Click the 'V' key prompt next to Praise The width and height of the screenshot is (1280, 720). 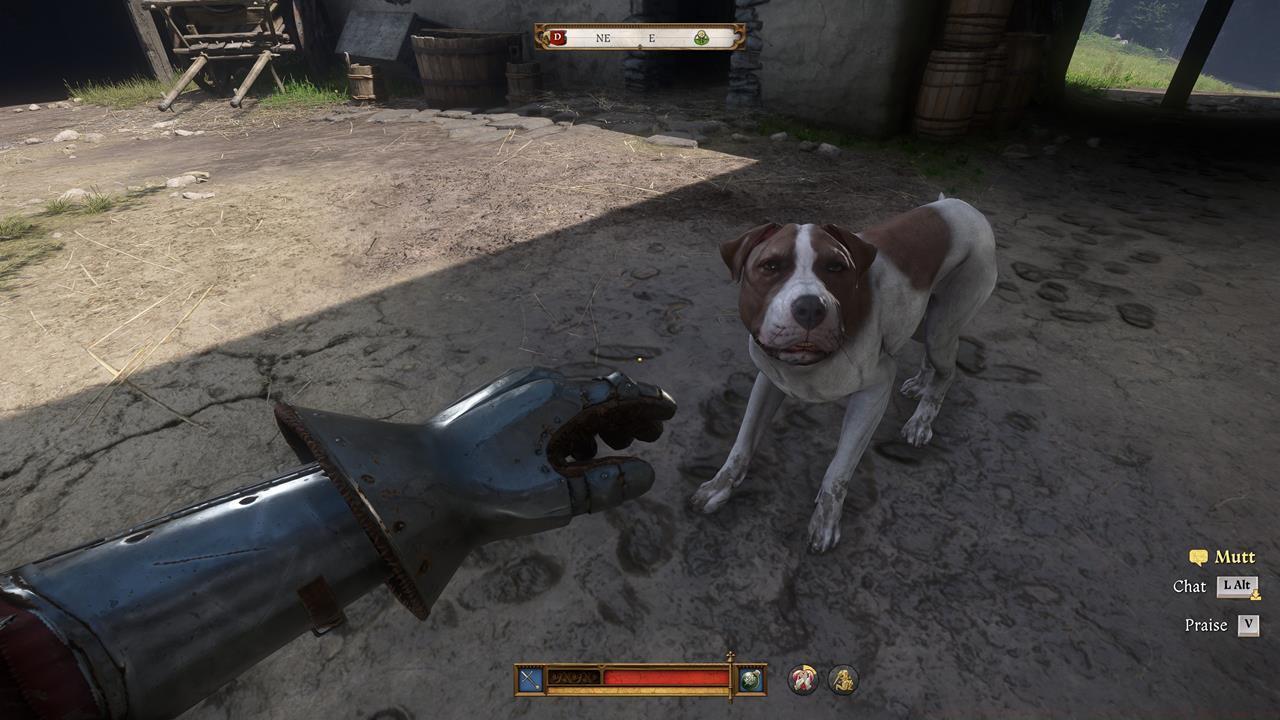click(1247, 625)
